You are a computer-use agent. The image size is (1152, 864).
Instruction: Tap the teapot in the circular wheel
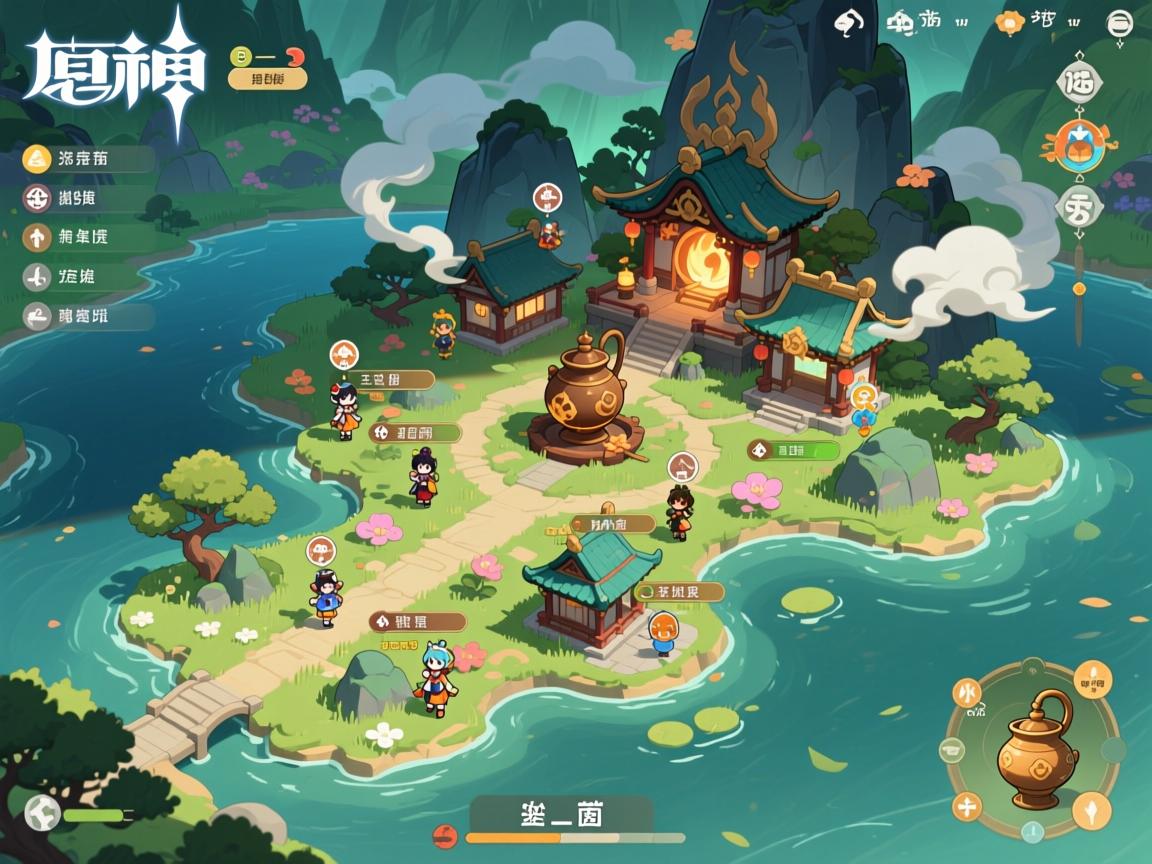point(1036,749)
